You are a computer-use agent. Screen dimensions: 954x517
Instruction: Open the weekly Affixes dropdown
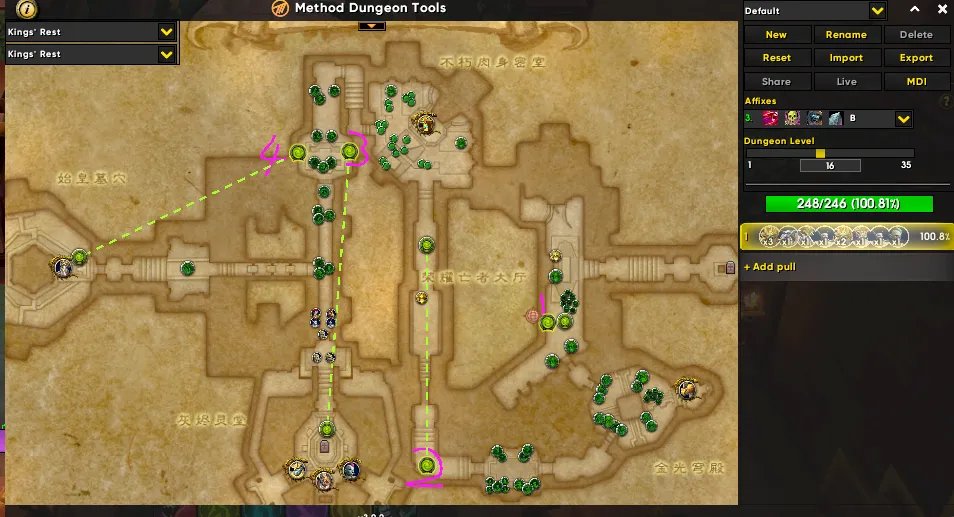[903, 119]
